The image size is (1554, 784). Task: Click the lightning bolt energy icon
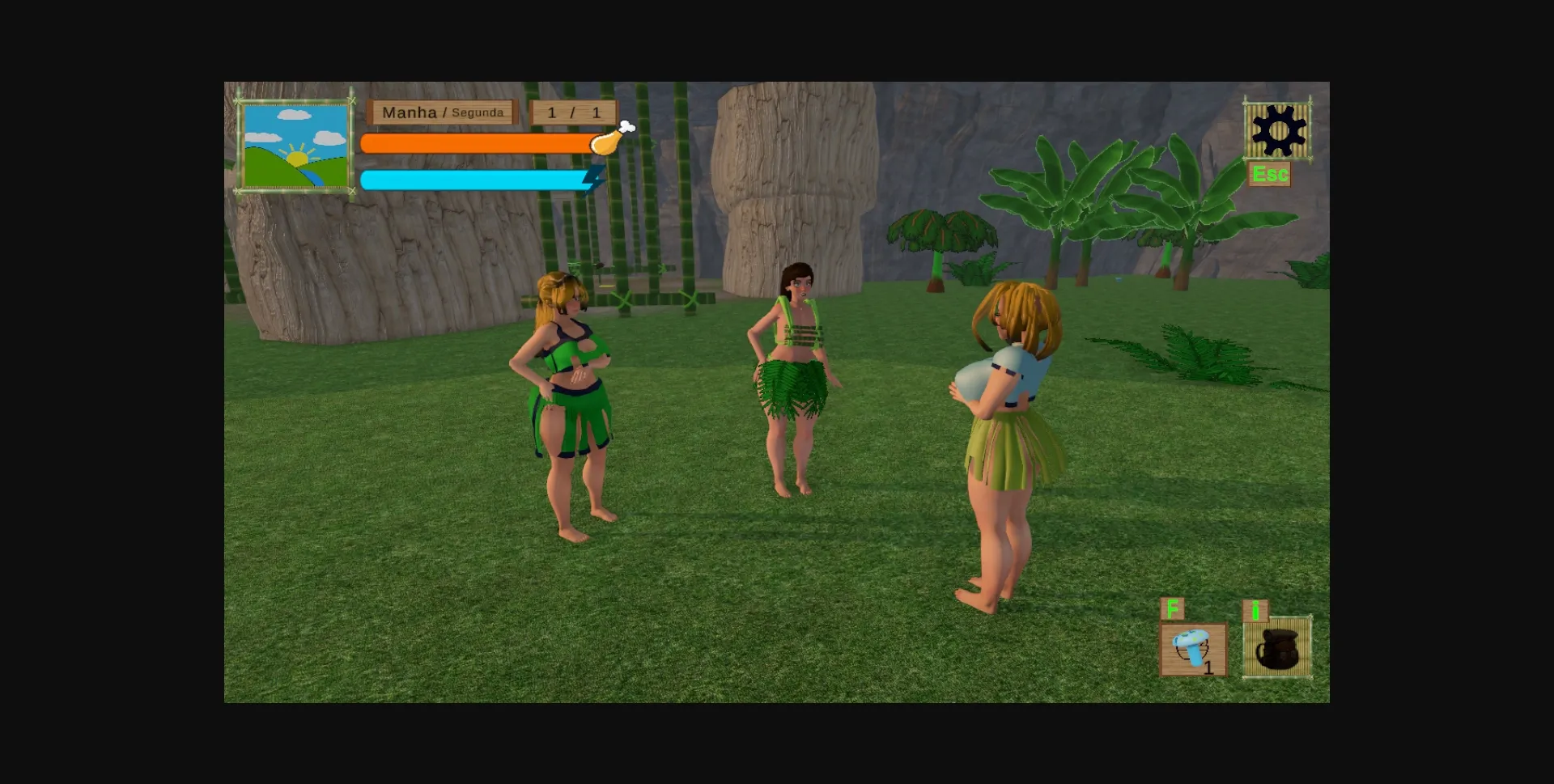(x=592, y=180)
